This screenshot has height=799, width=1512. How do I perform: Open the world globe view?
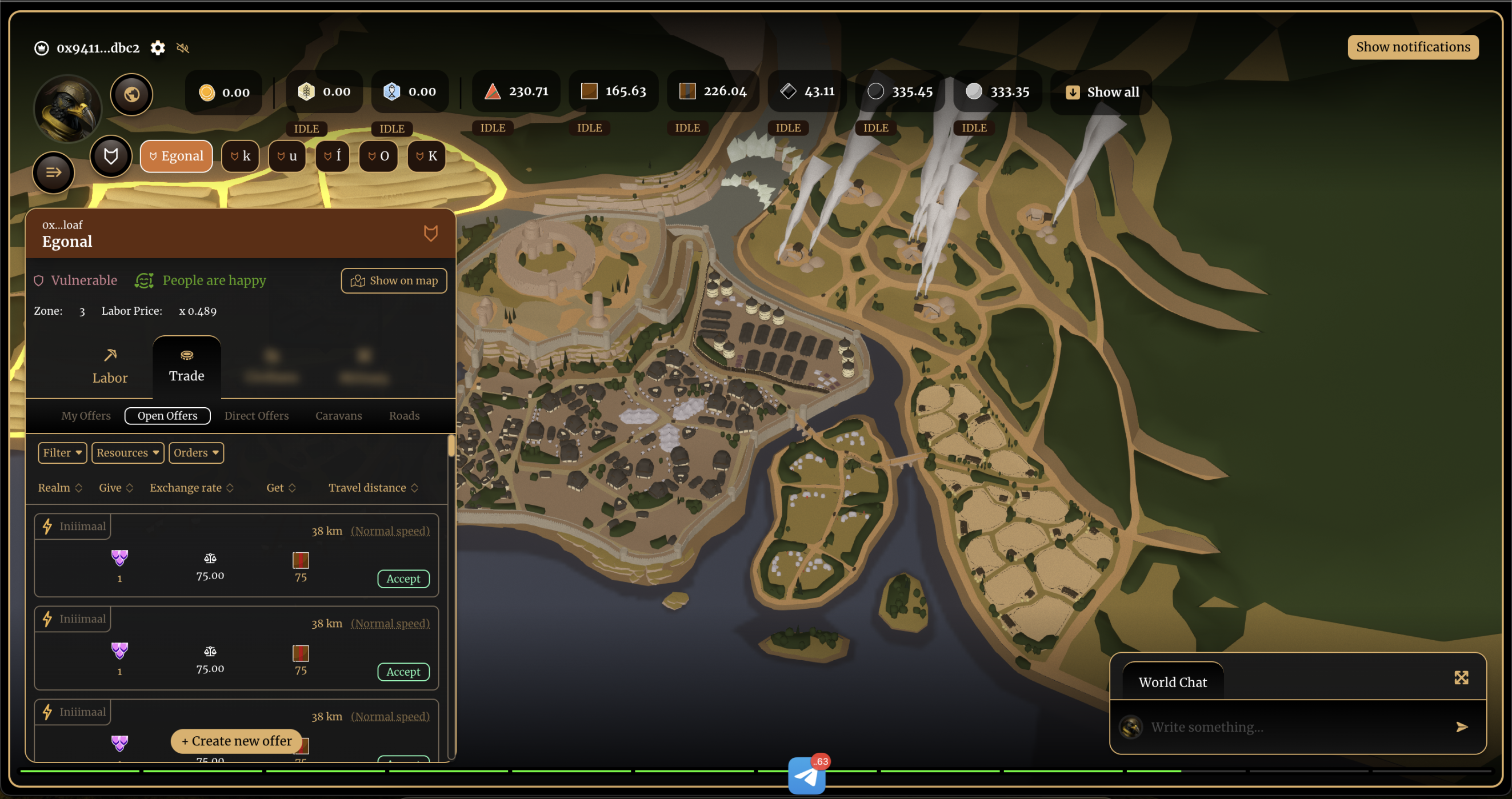131,94
